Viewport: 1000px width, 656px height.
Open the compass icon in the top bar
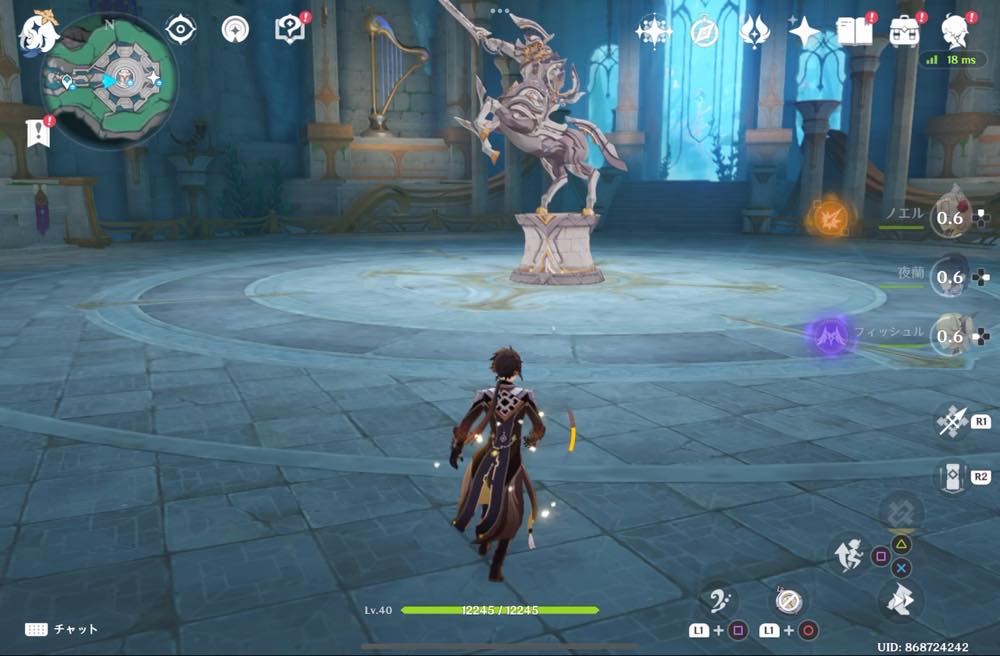click(704, 32)
